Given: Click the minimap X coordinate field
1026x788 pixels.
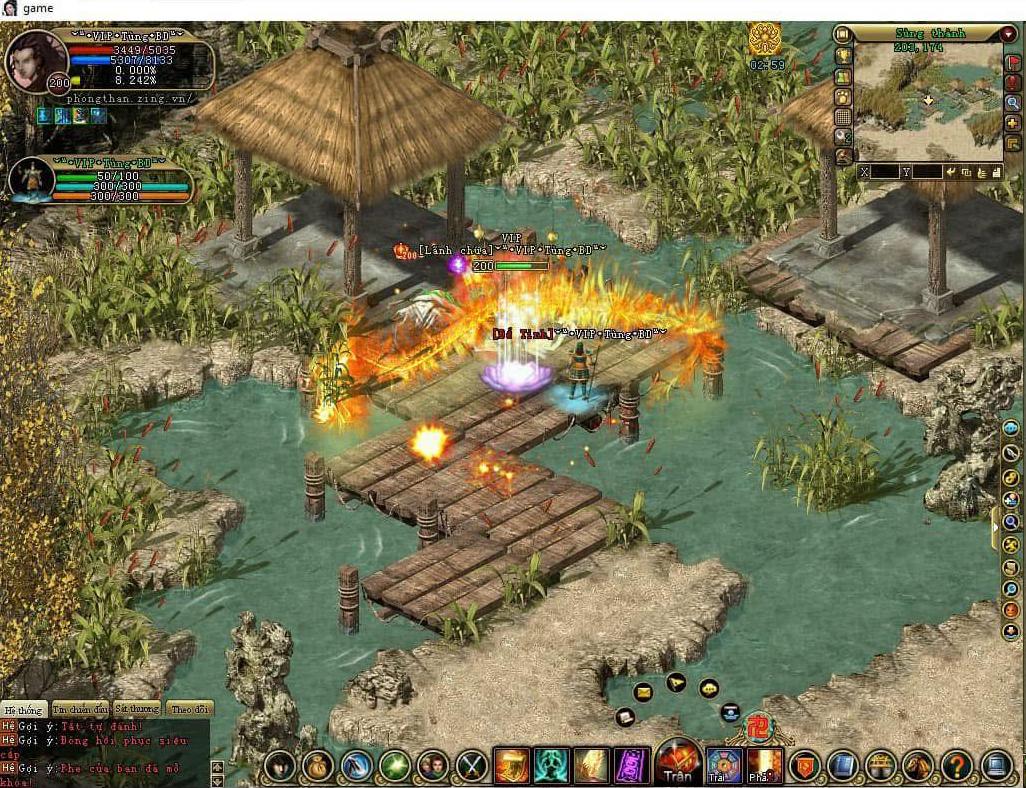Looking at the screenshot, I should click(x=885, y=172).
